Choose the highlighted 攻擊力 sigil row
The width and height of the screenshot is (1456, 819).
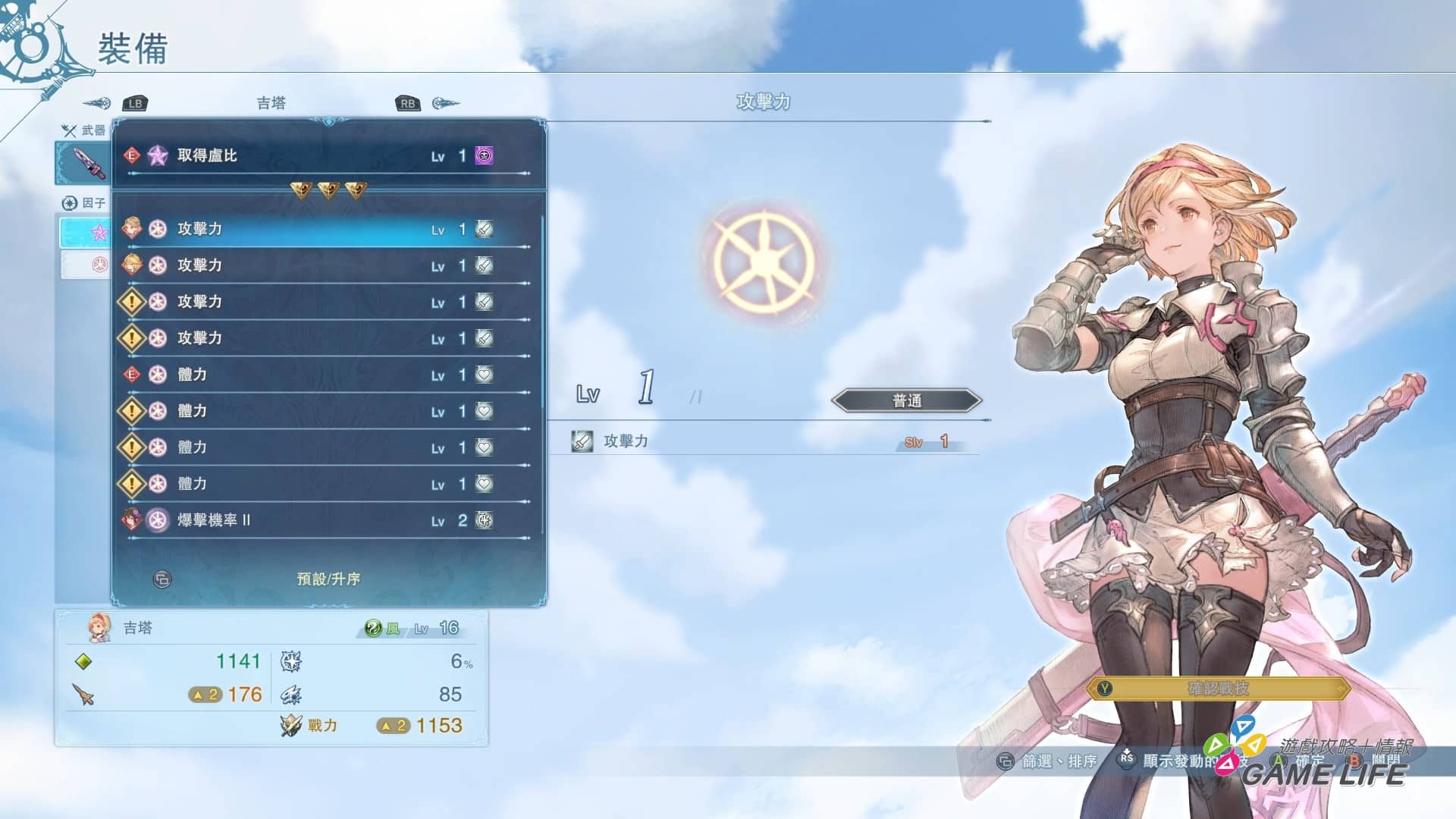pos(328,229)
